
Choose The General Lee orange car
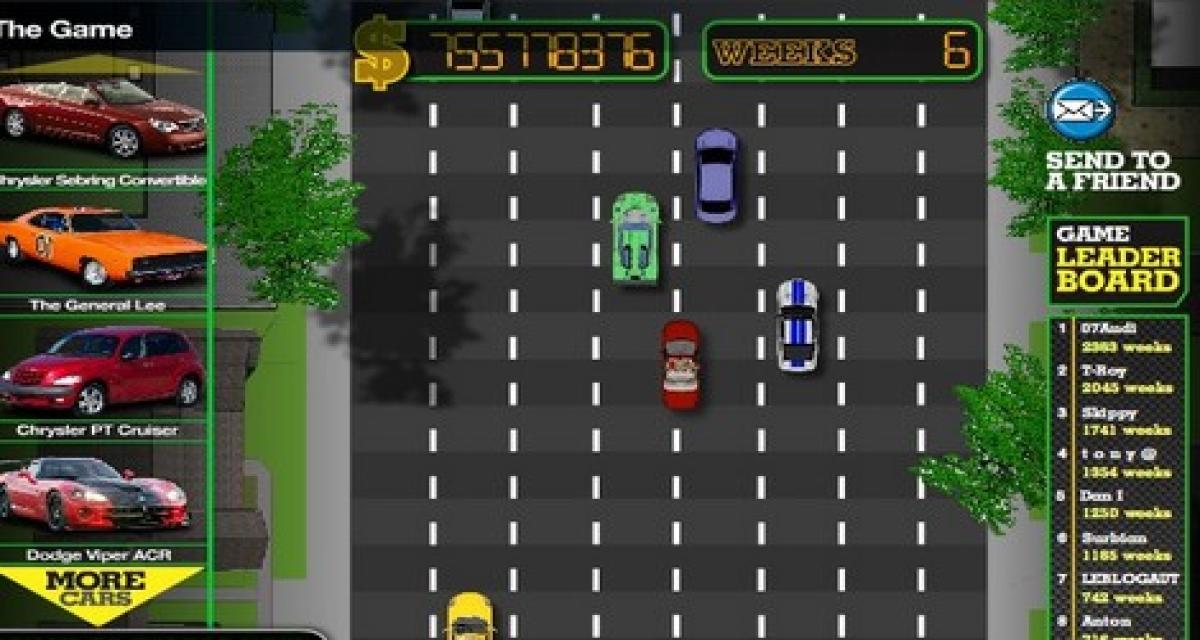click(x=102, y=246)
